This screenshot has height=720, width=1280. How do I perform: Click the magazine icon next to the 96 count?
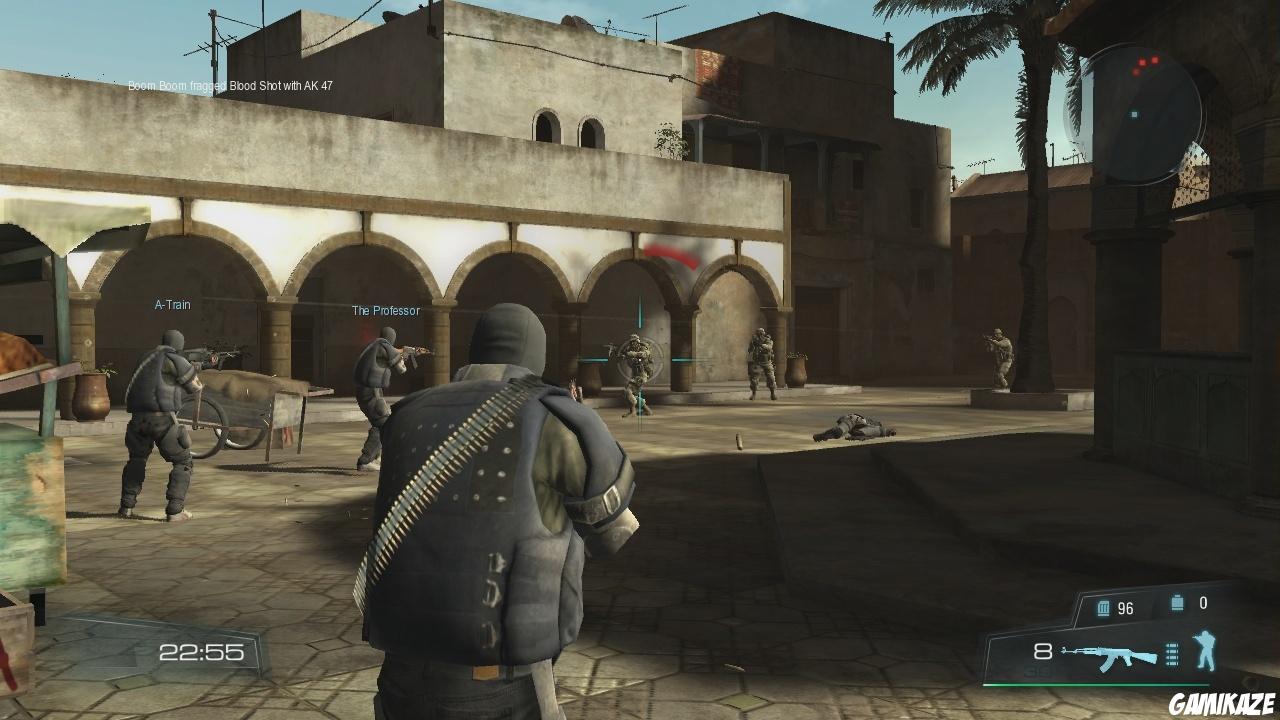coord(1103,607)
